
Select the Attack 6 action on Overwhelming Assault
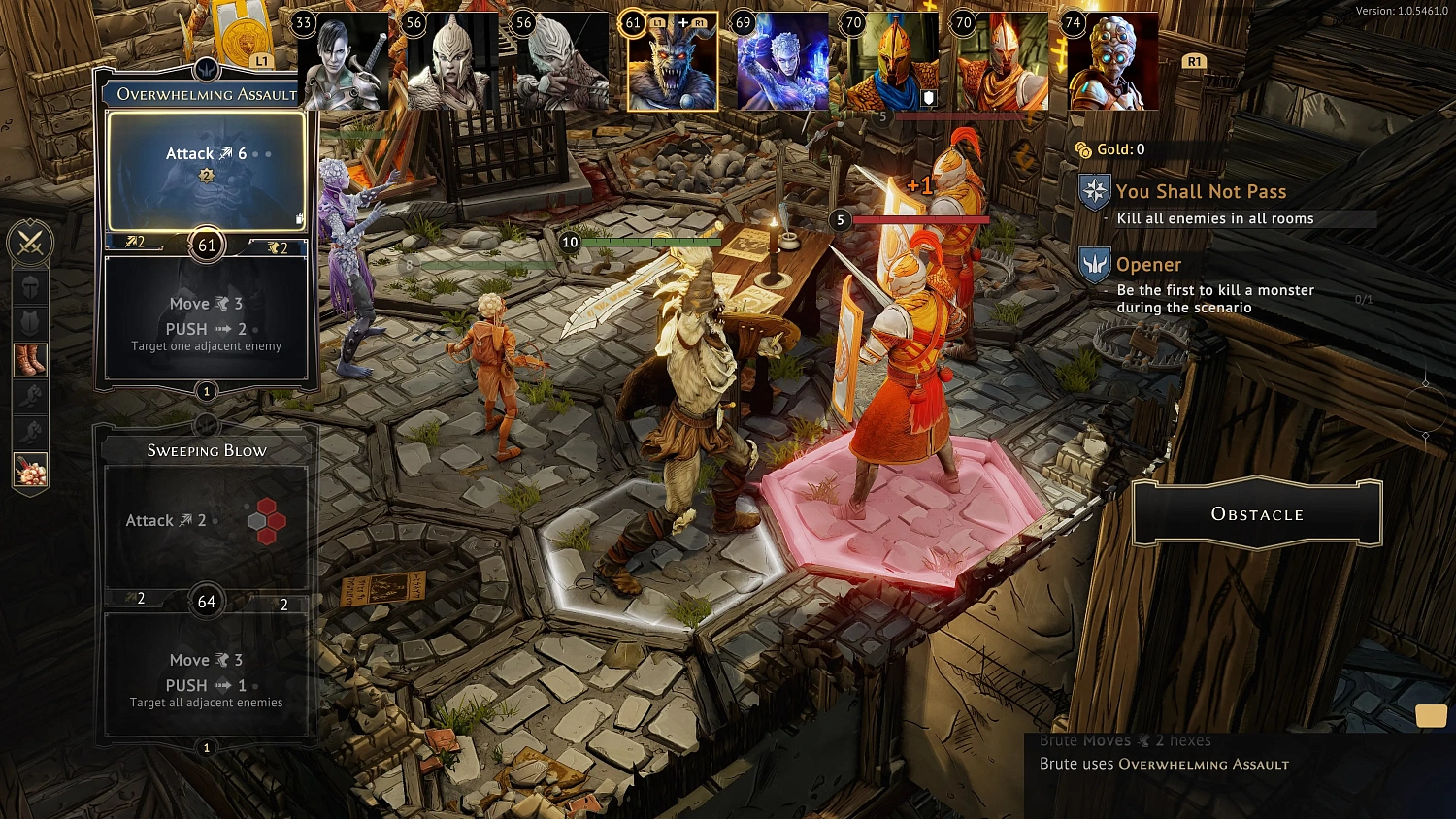205,153
